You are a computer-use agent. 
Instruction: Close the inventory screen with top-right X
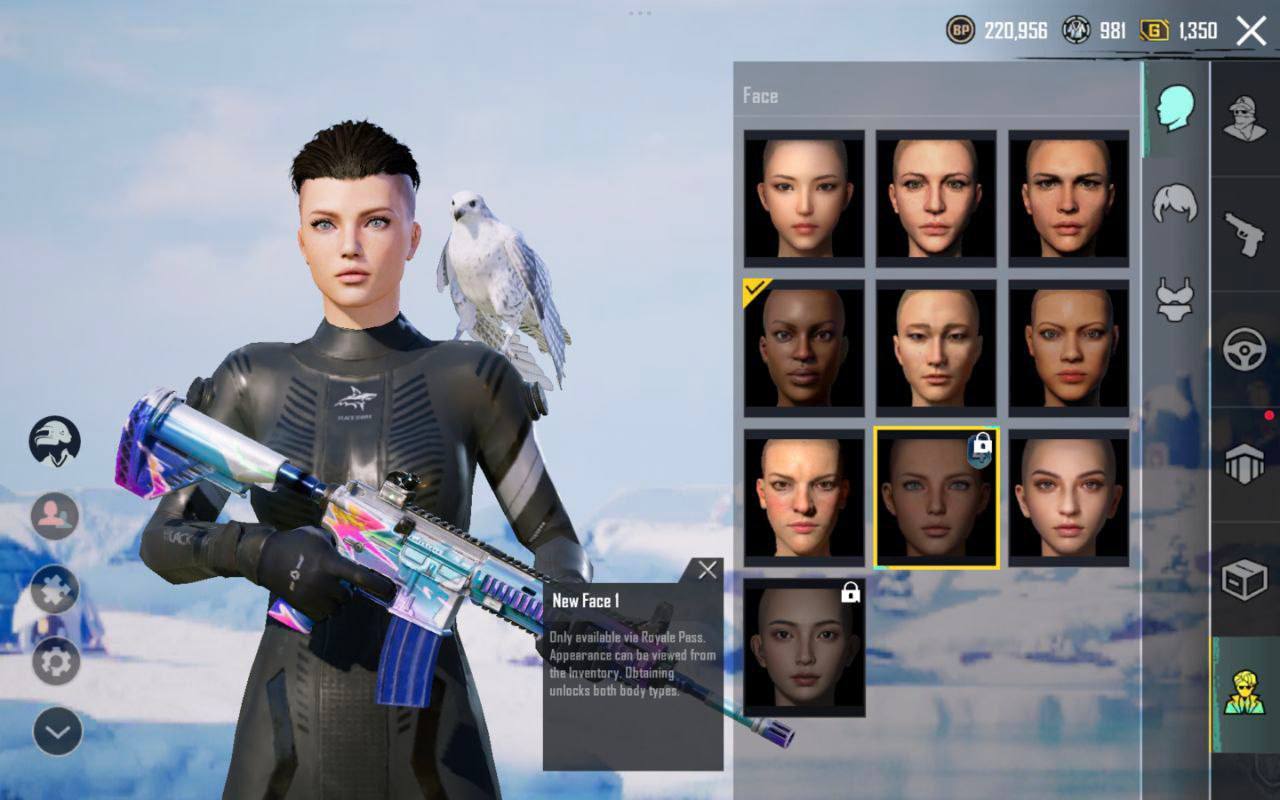click(1251, 31)
